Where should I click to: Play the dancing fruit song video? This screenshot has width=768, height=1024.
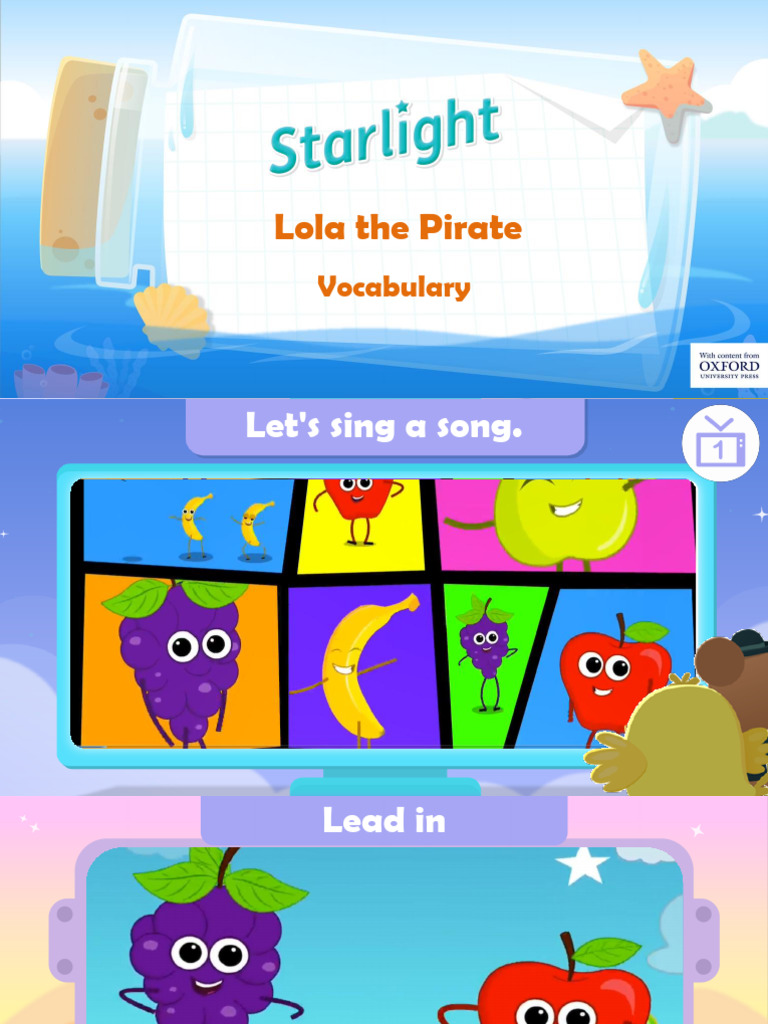[x=386, y=612]
